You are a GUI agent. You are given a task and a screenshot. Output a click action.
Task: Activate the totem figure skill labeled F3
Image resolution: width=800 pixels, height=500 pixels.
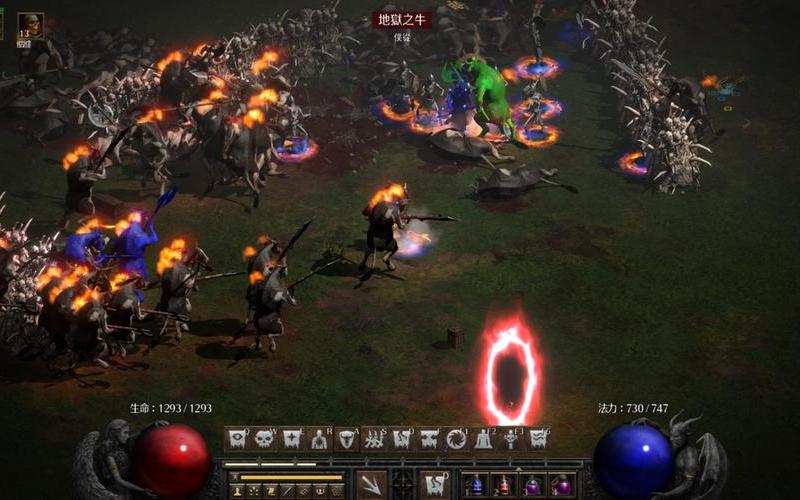511,438
